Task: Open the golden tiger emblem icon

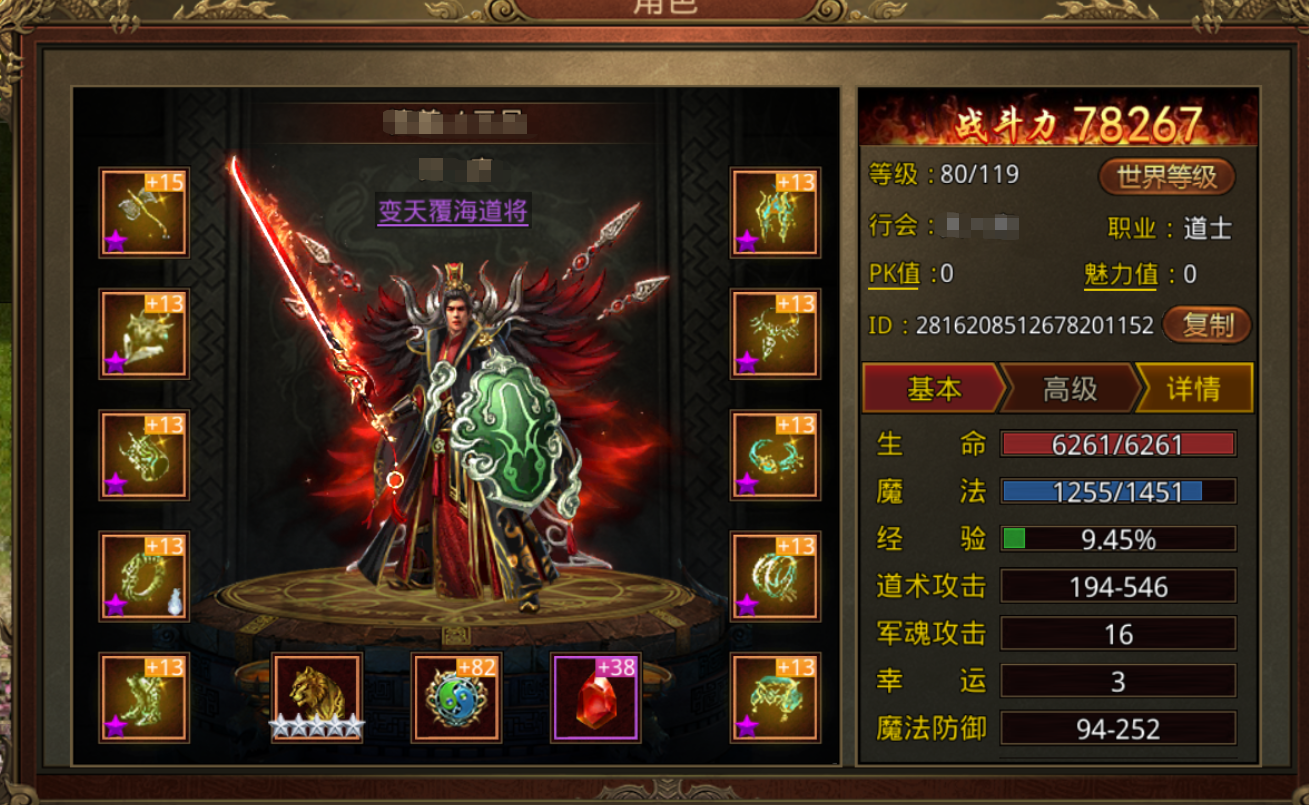Action: (315, 697)
